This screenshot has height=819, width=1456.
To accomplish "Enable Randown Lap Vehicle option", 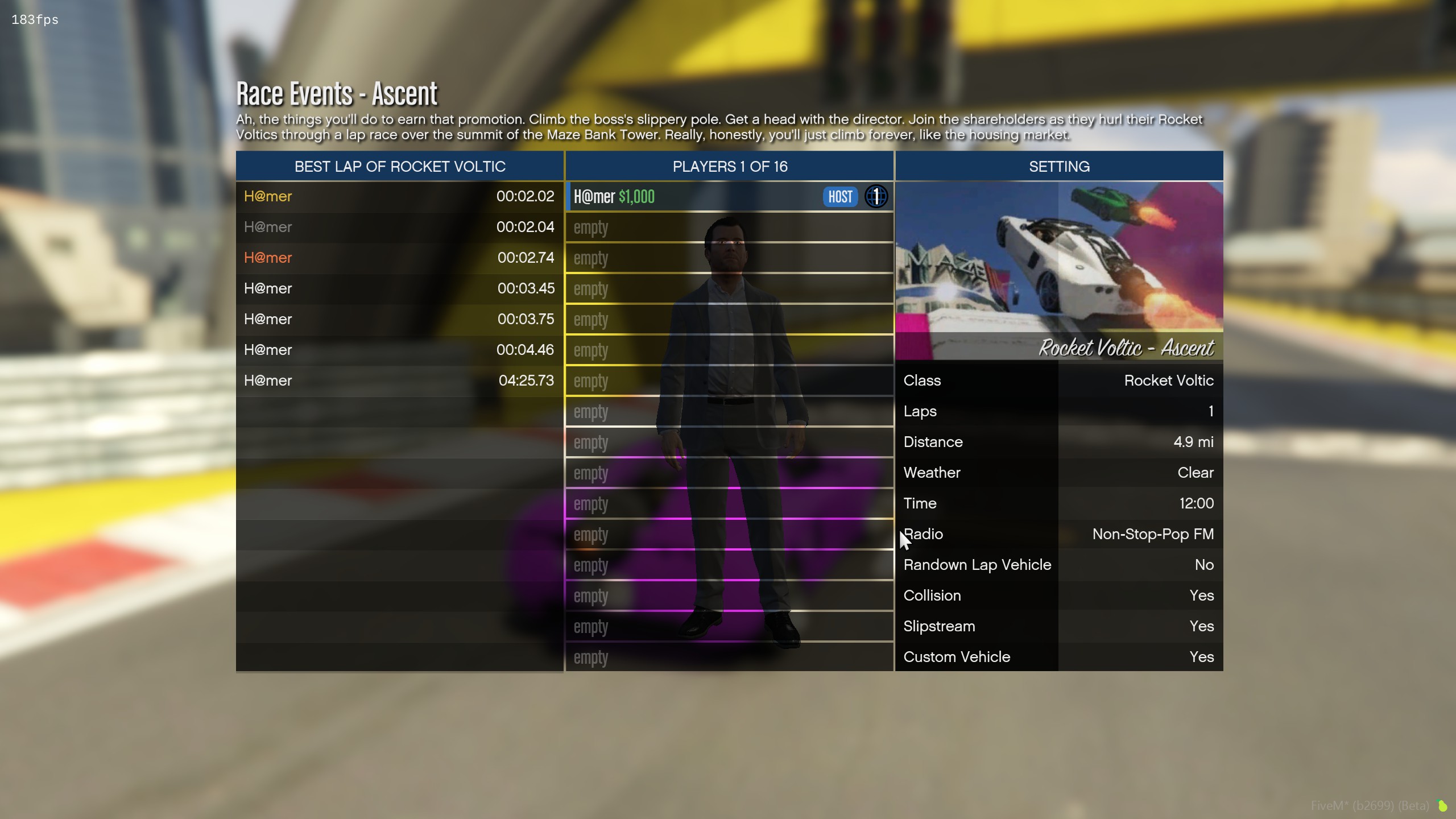I will [1058, 565].
